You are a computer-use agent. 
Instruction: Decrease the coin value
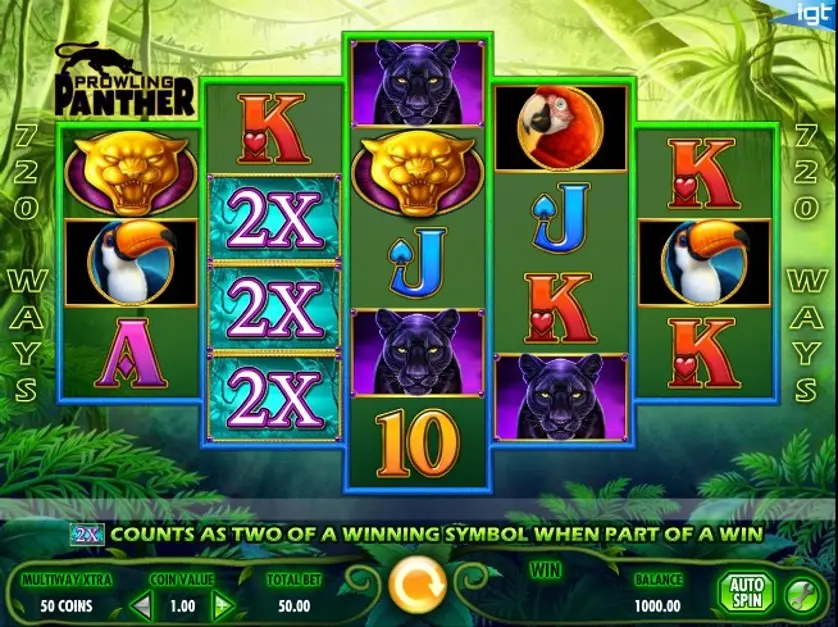click(x=143, y=605)
